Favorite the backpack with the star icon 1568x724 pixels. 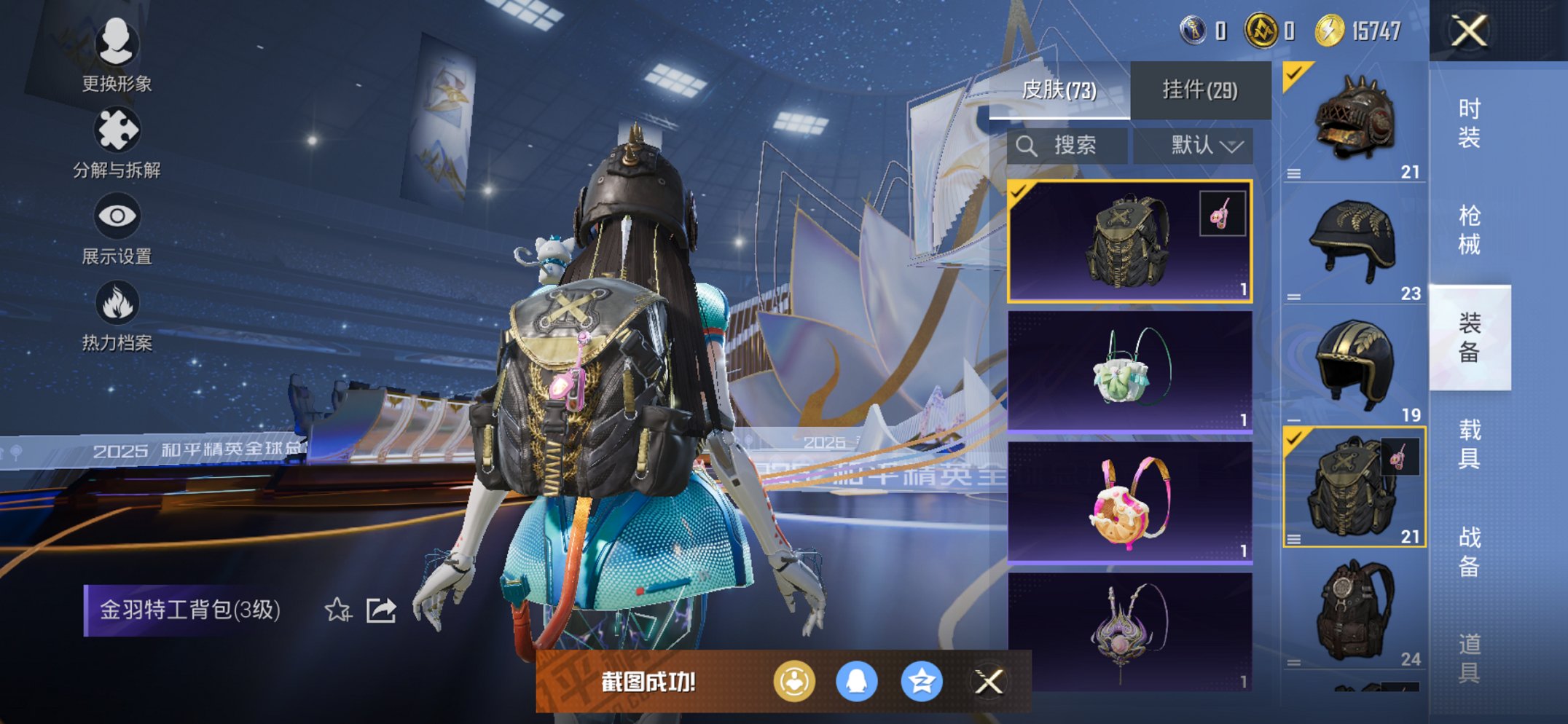337,610
